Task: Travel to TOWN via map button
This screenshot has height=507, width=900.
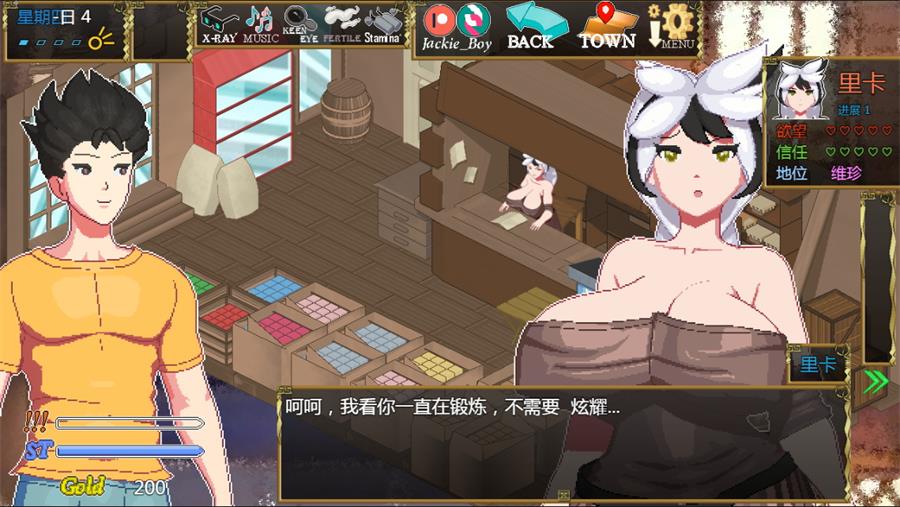Action: coord(607,26)
